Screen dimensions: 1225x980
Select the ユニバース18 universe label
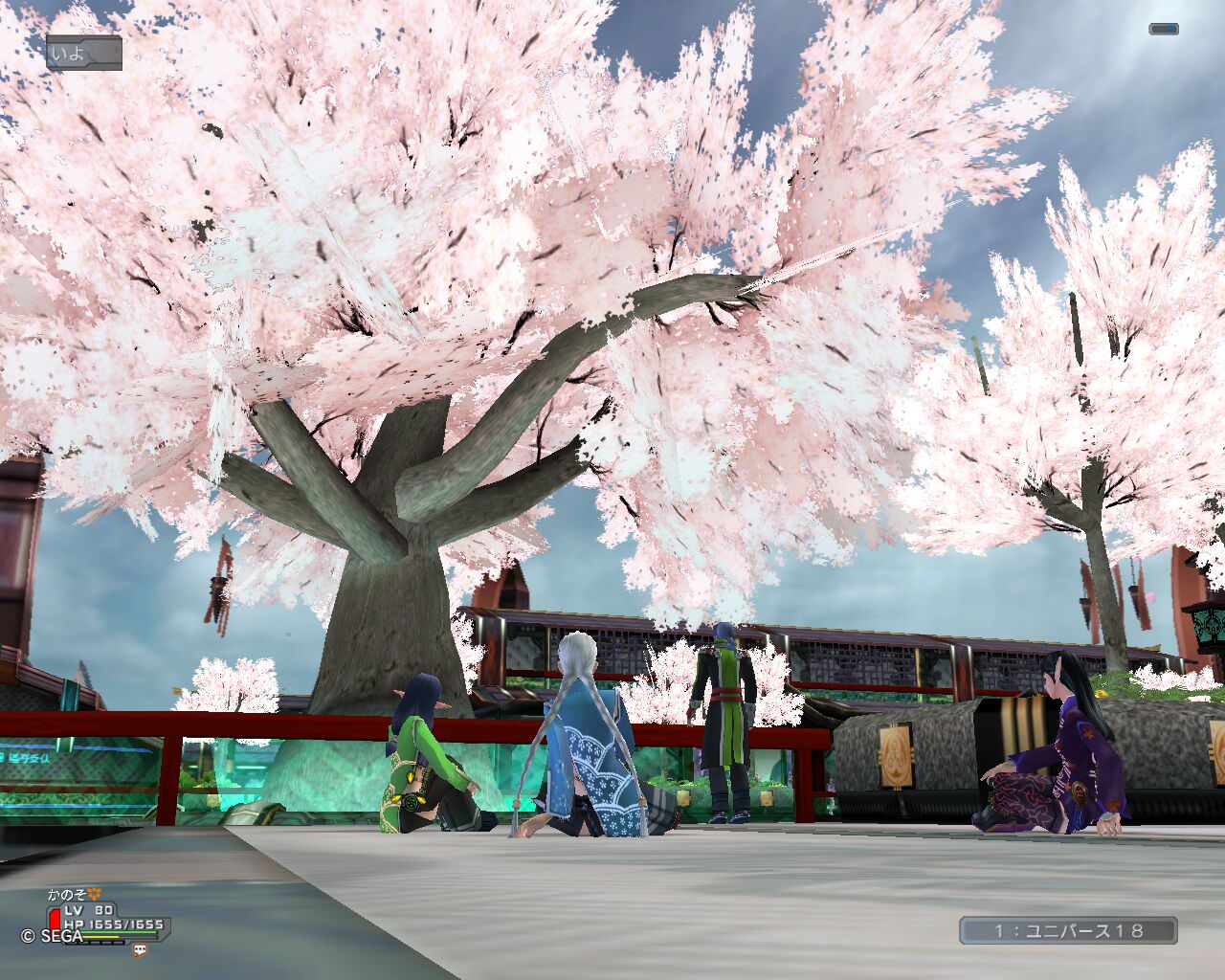click(1068, 930)
